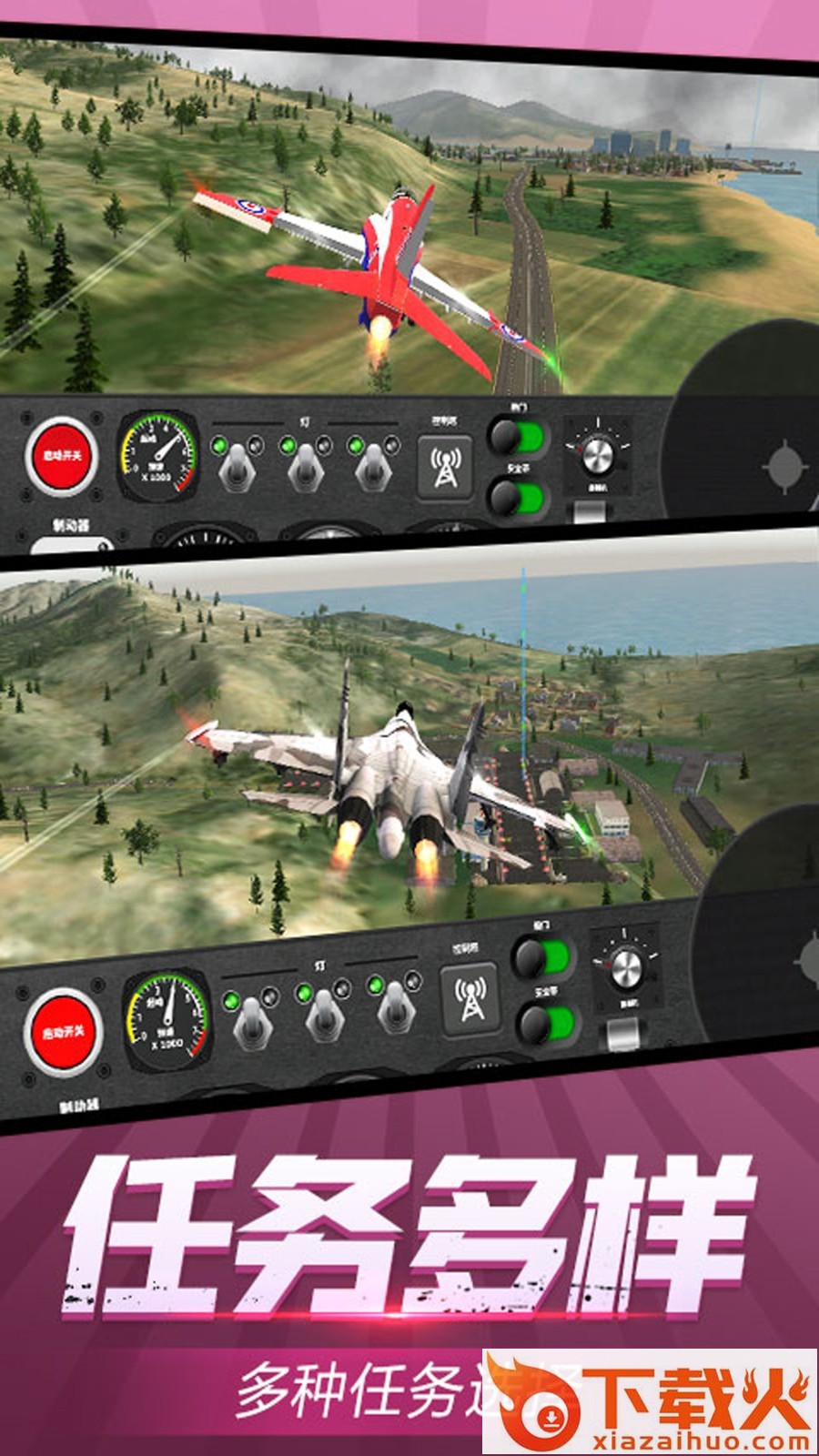Image resolution: width=819 pixels, height=1456 pixels.
Task: Select the control tower icon in gray fighter cockpit
Action: (x=470, y=998)
